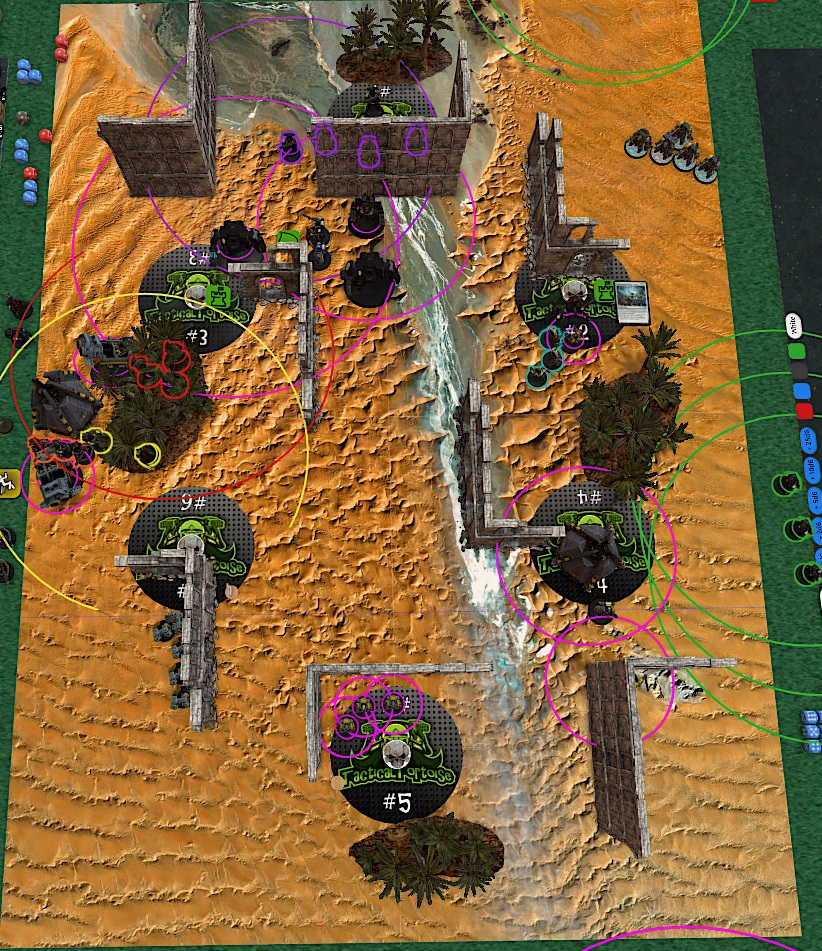Pick the dark grey color swatch

799,371
